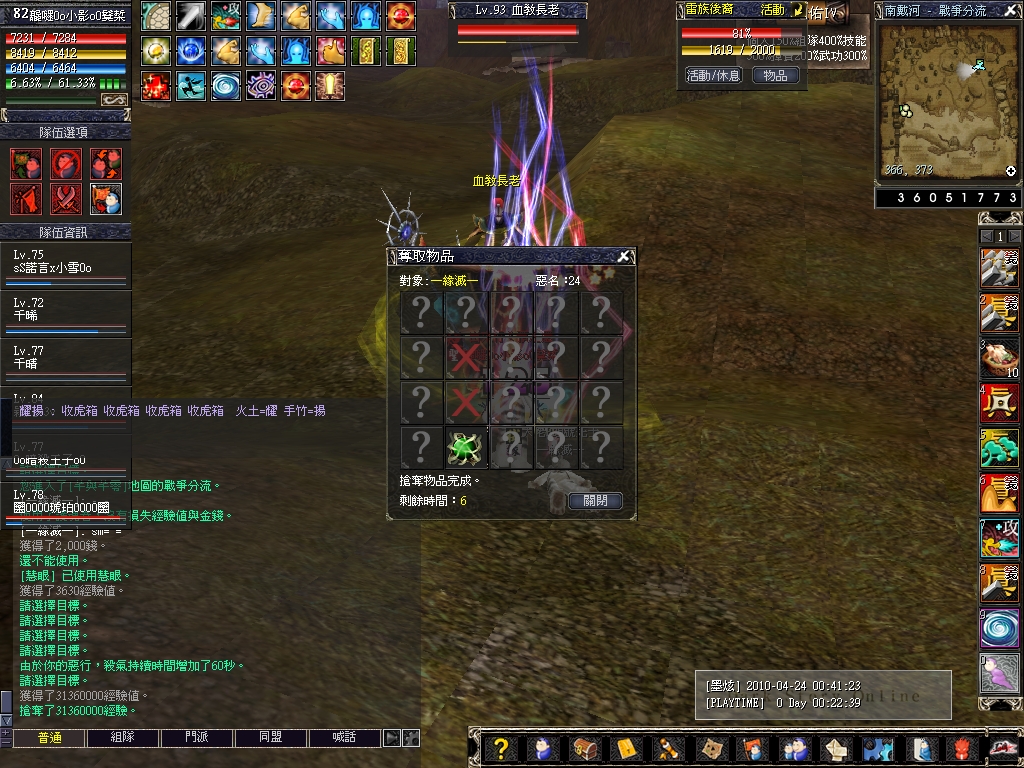The height and width of the screenshot is (768, 1024).
Task: Select the 同盟 chat tab
Action: point(271,738)
